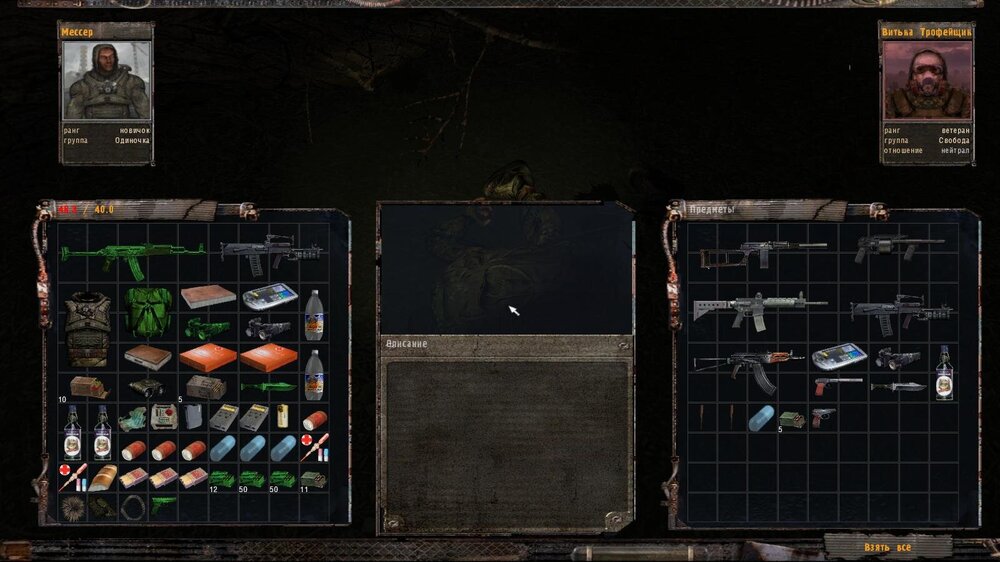Select the ammo stack labeled 12
The width and height of the screenshot is (1000, 562).
coord(222,478)
